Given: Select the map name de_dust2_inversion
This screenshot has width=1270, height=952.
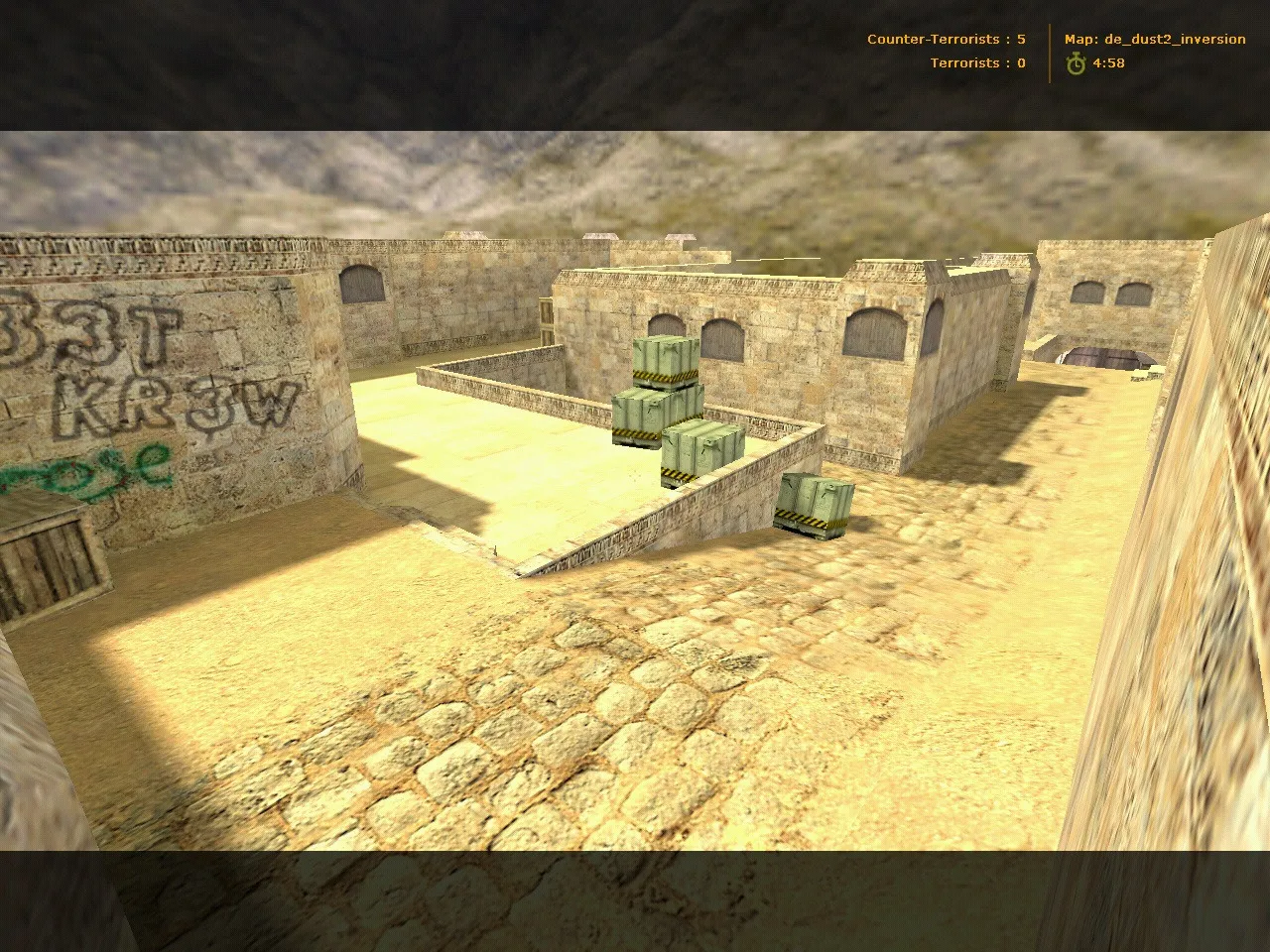Looking at the screenshot, I should [x=1176, y=39].
